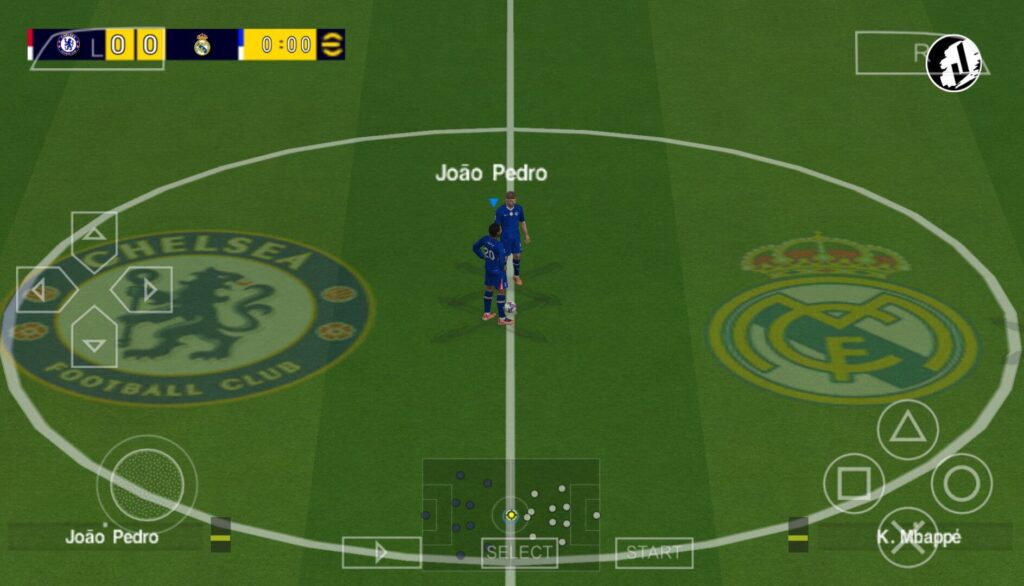Toggle the emulator fast-forward arrow button
Viewport: 1024px width, 586px height.
[381, 552]
